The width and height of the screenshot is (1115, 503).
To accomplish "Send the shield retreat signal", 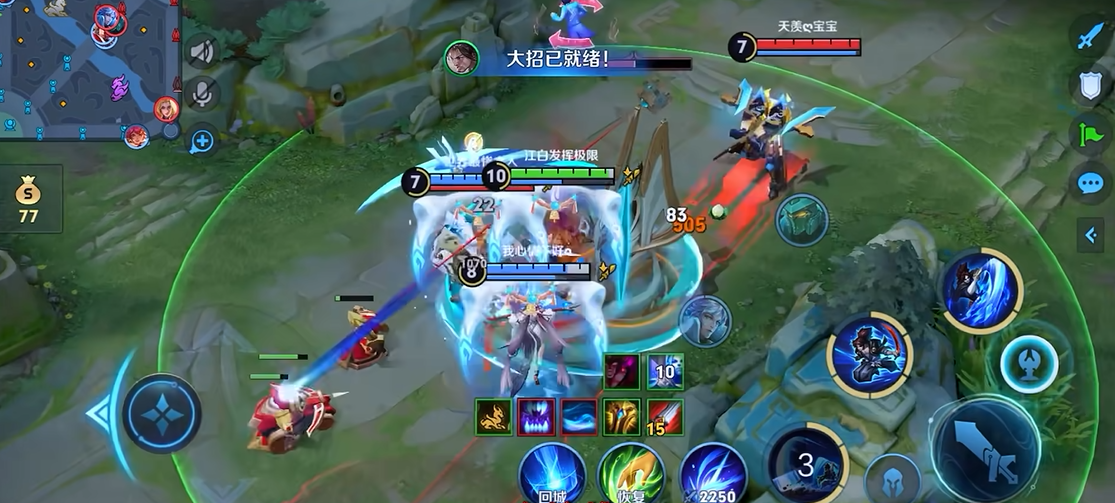I will 1089,86.
